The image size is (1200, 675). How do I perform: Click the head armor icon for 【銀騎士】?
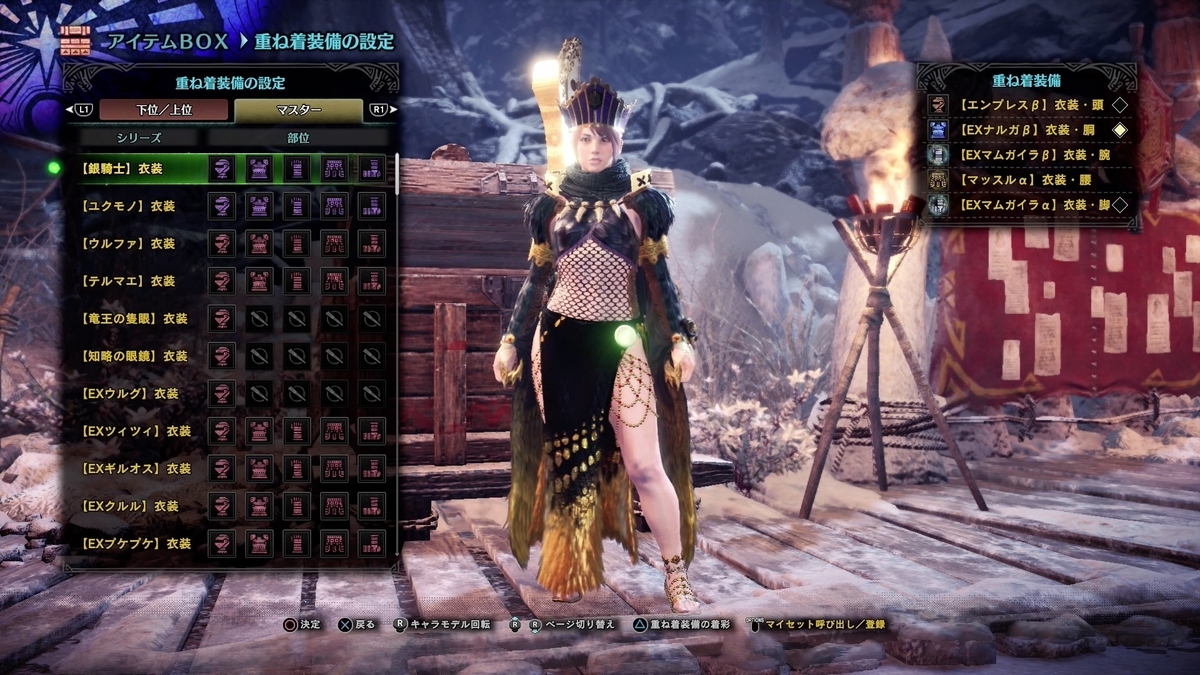point(222,168)
